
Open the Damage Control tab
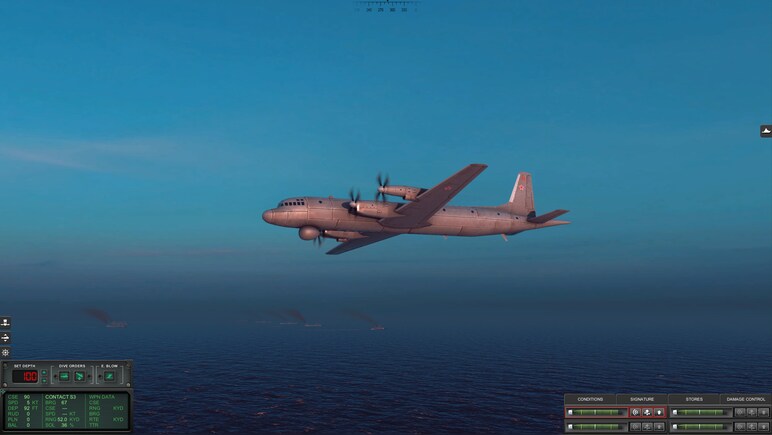pos(745,399)
